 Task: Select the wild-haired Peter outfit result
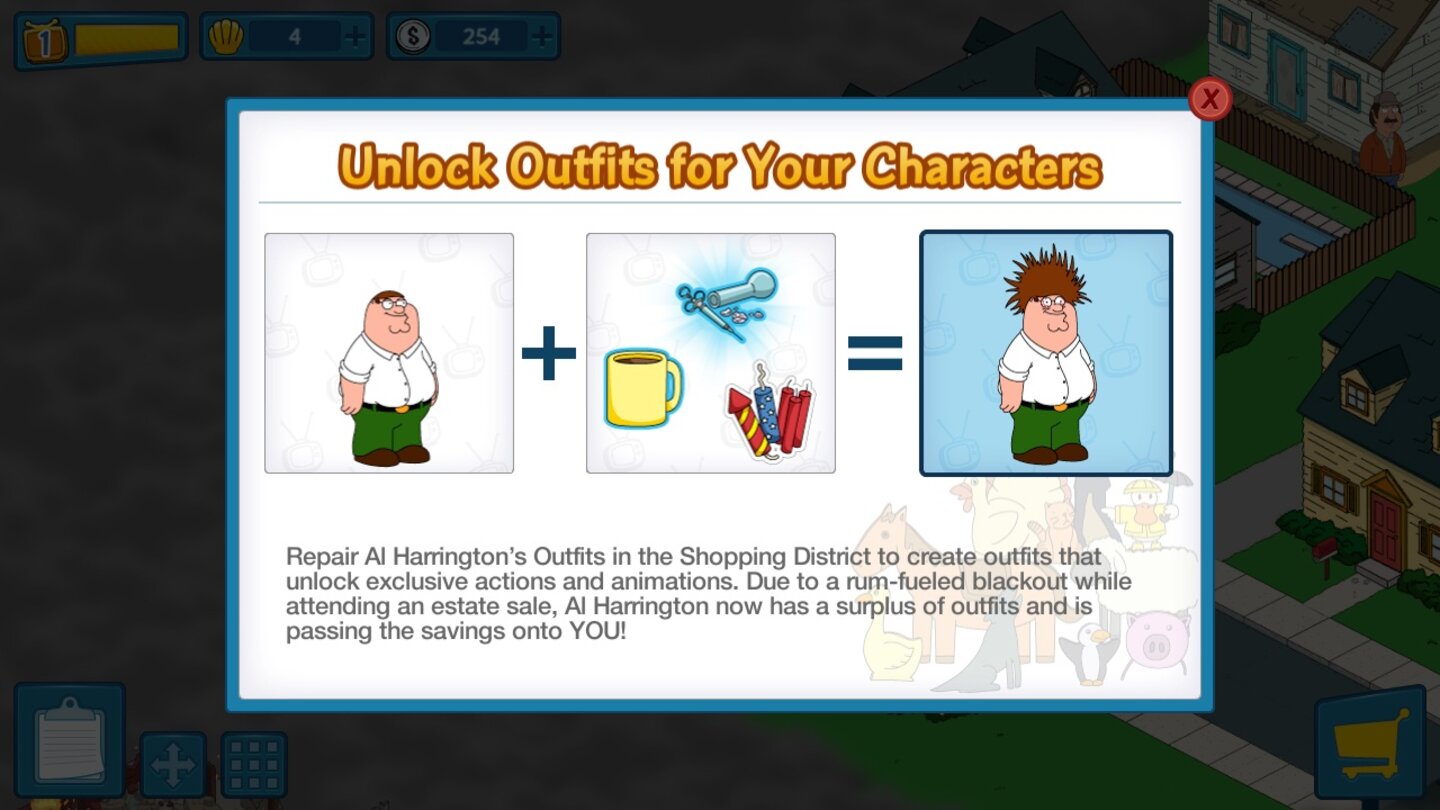pyautogui.click(x=1046, y=352)
